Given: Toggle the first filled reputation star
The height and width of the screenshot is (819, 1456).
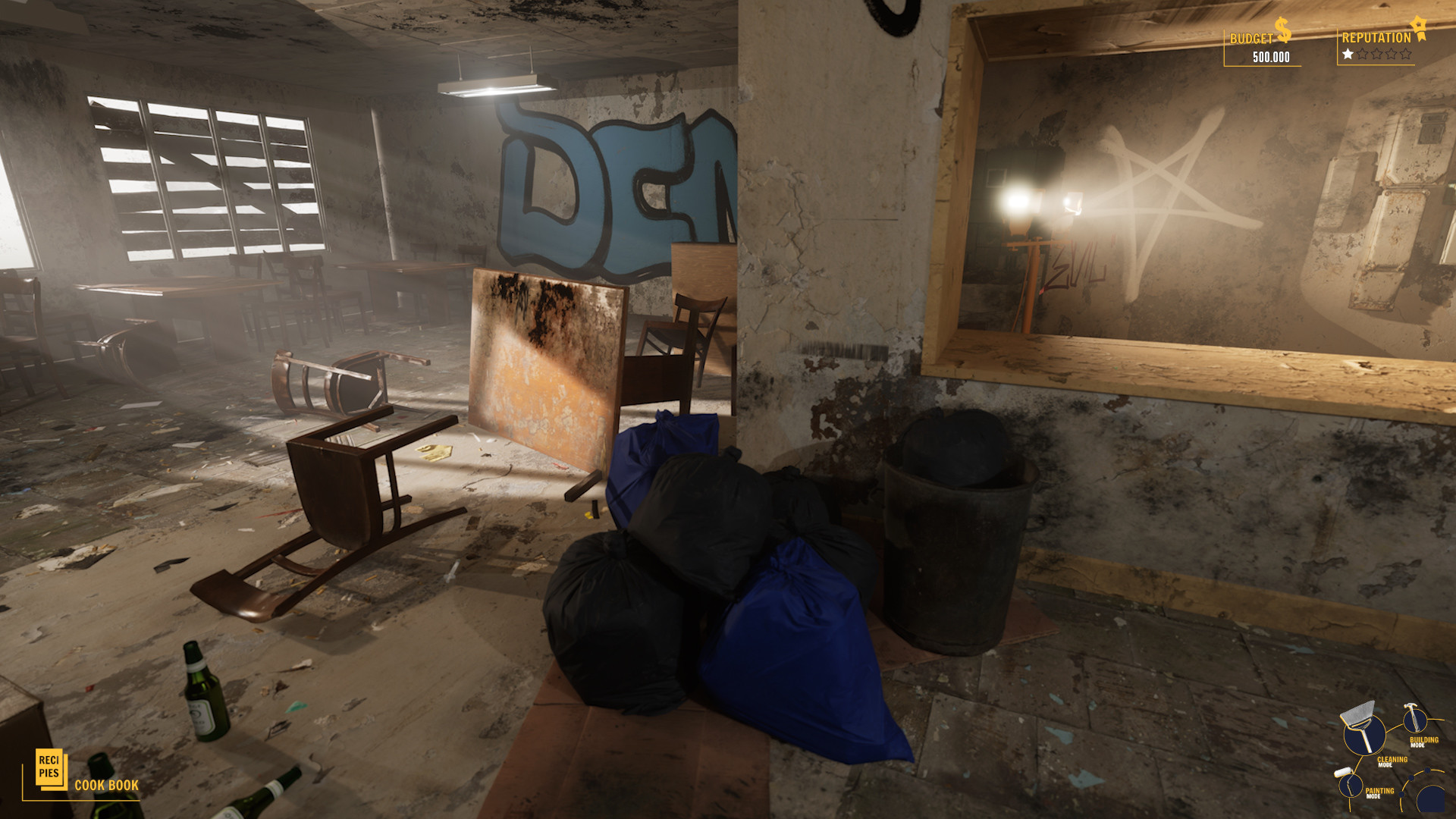Looking at the screenshot, I should pyautogui.click(x=1348, y=53).
